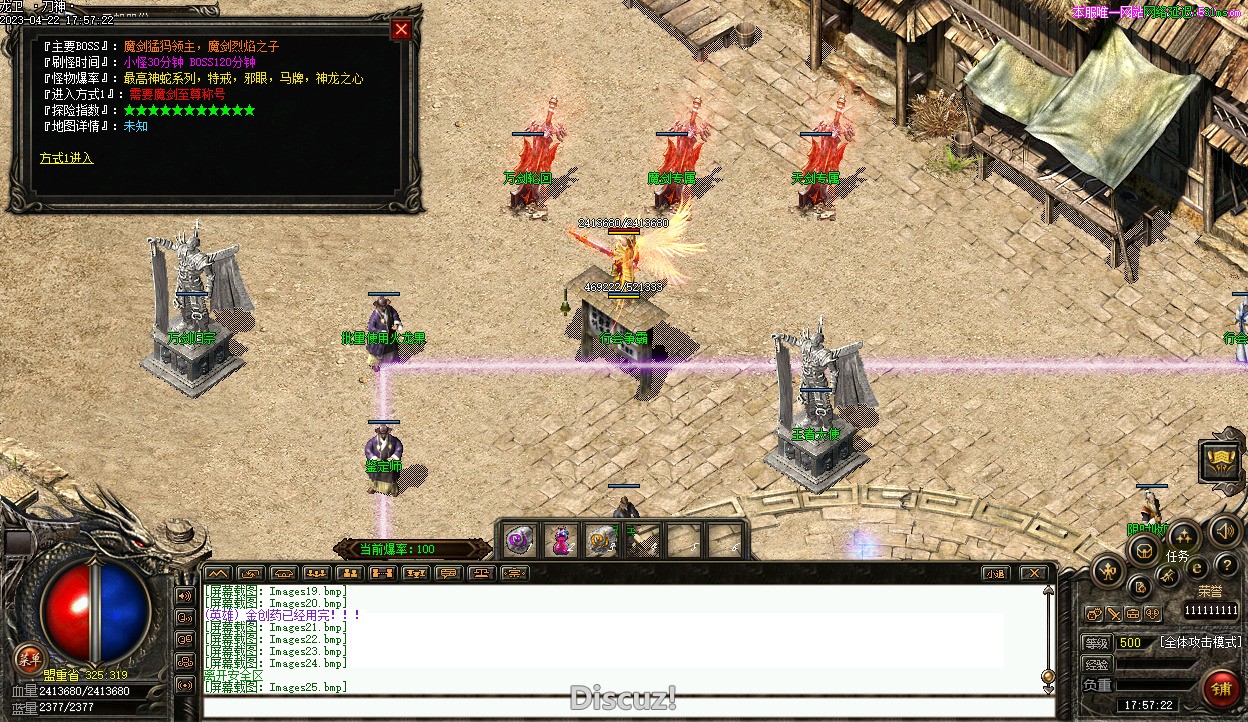Close the chat window with the X button
Screen dimensions: 1248x722
coord(1033,573)
